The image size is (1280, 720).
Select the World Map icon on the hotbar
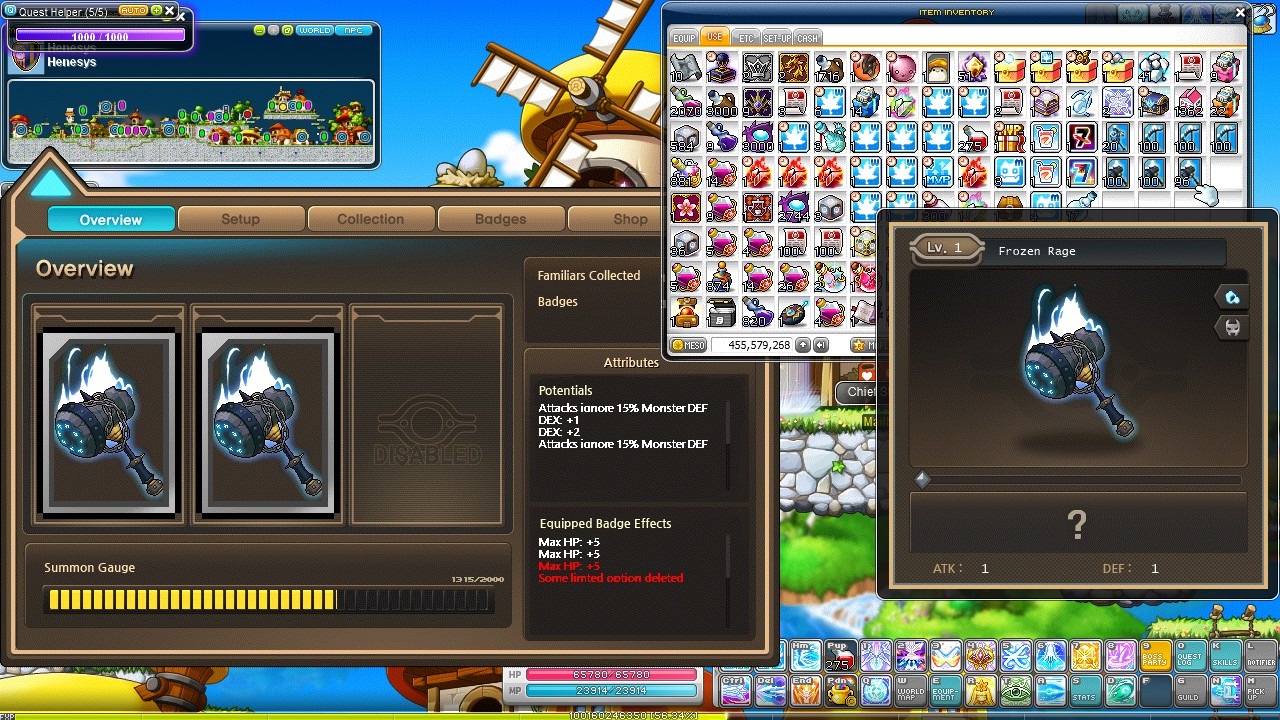click(910, 690)
